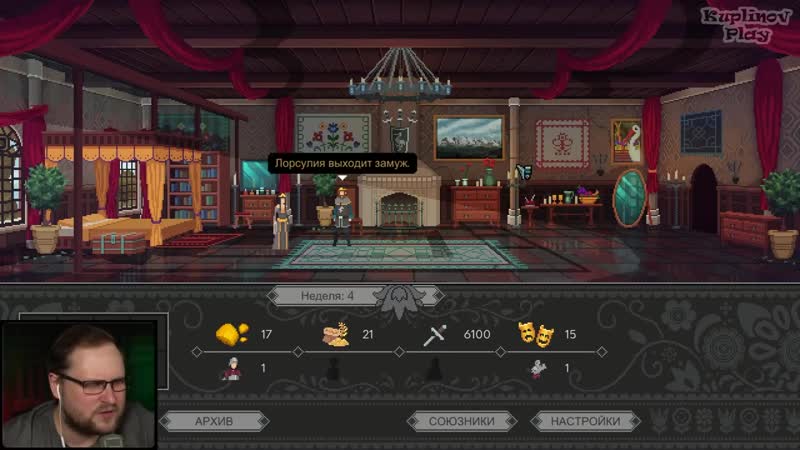
Task: Click the sword army strength icon
Action: coord(435,334)
